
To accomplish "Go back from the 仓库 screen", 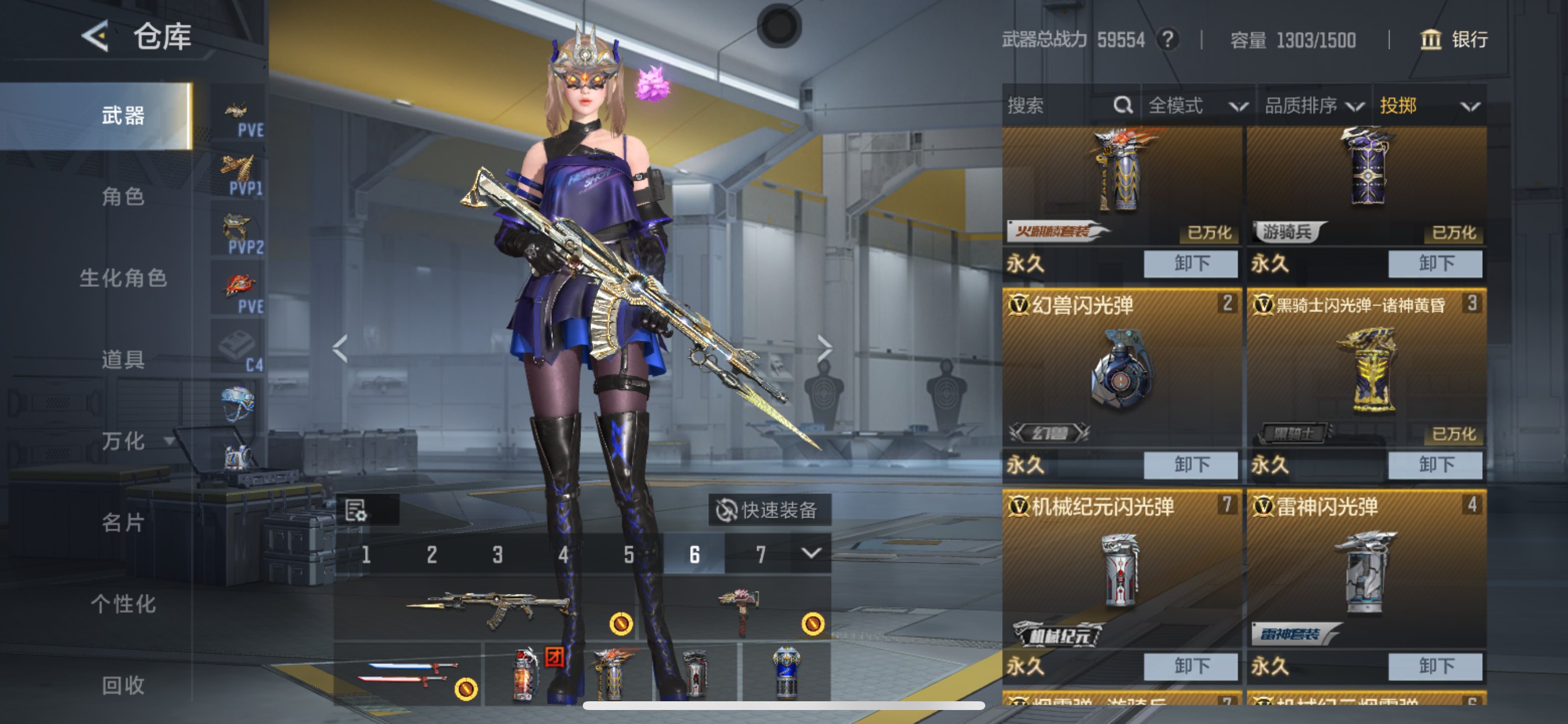I will point(96,37).
